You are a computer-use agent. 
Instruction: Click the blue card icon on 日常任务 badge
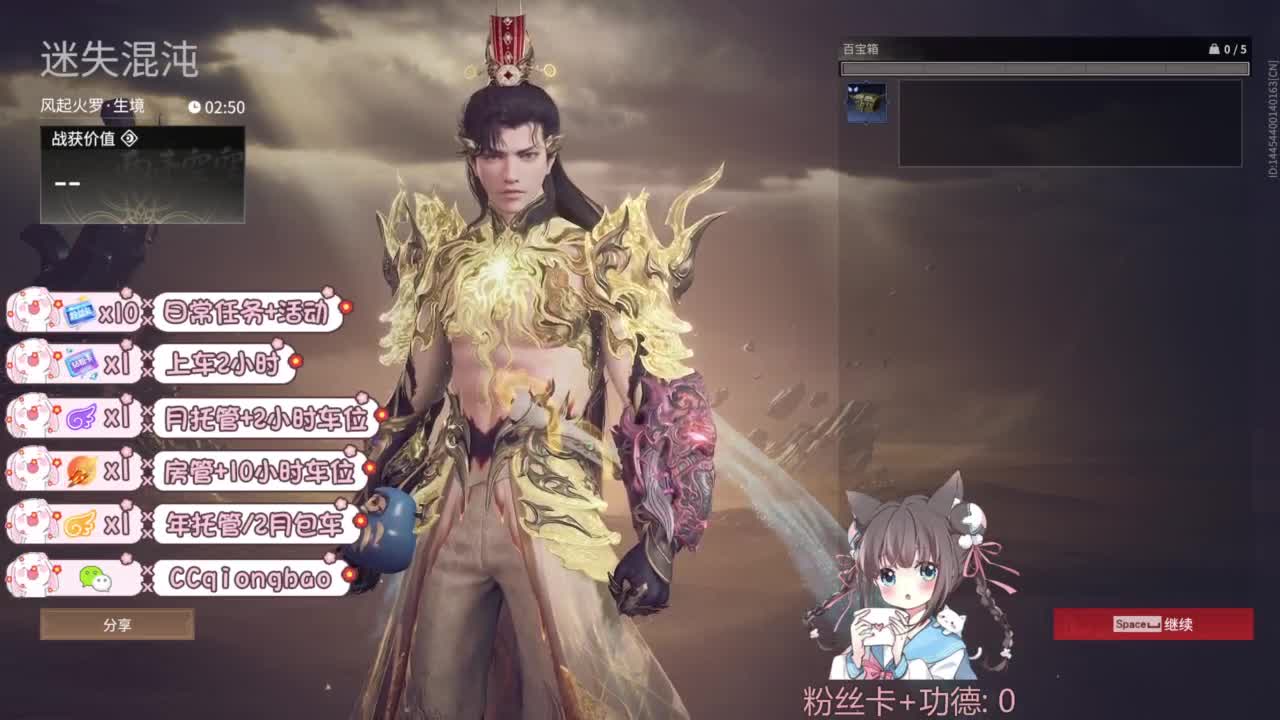click(78, 311)
